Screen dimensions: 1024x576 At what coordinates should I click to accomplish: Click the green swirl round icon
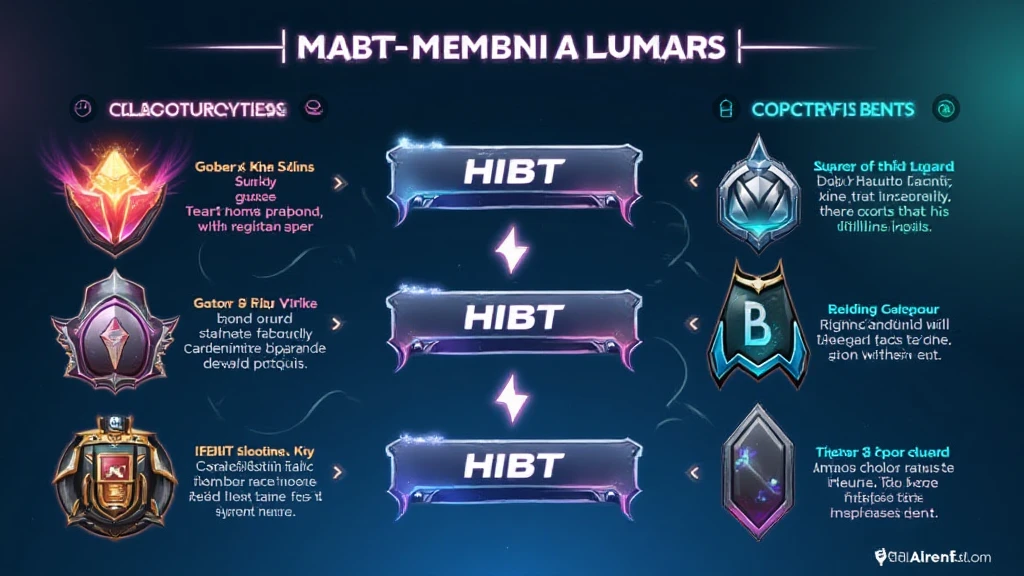[x=942, y=108]
